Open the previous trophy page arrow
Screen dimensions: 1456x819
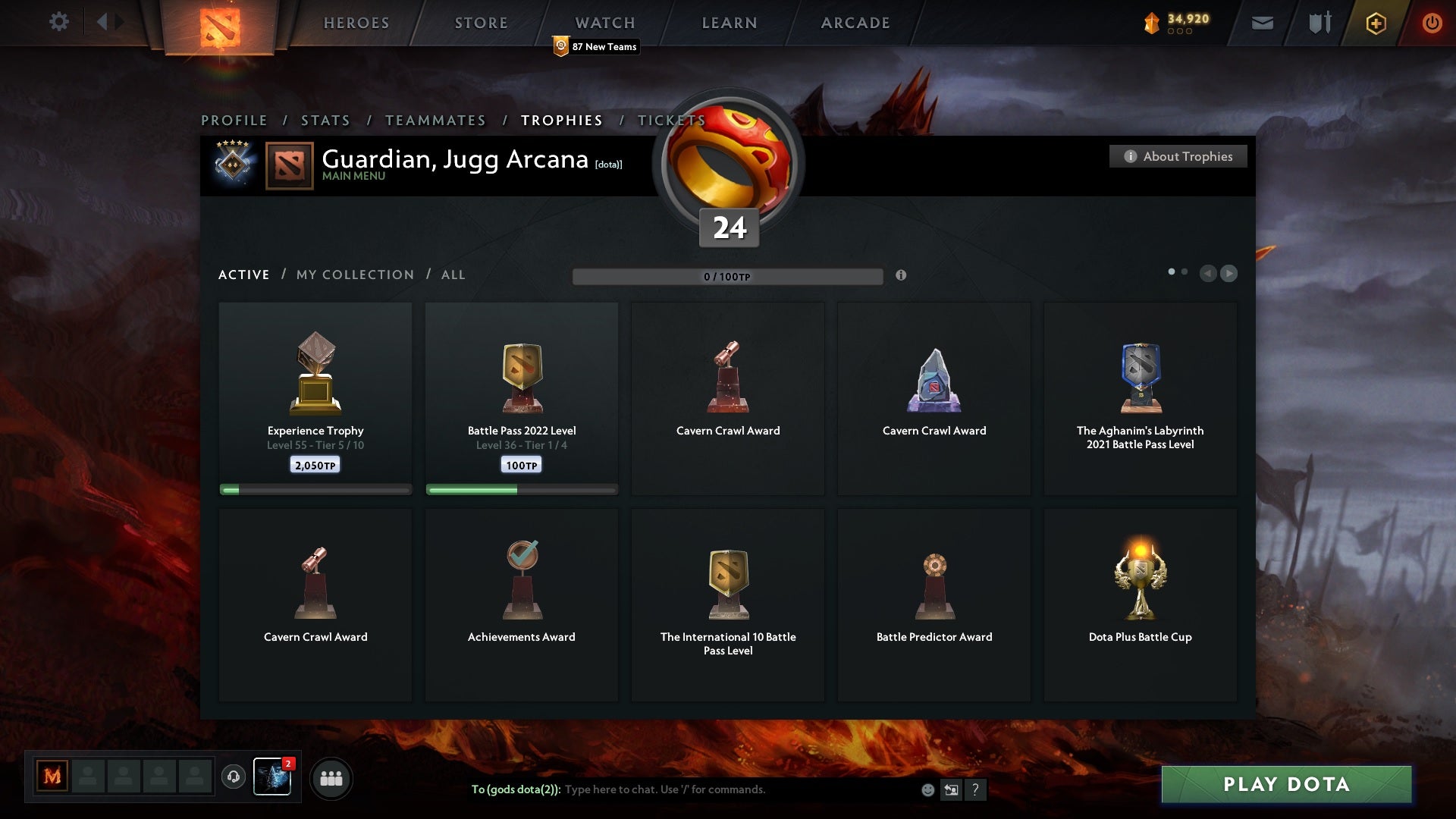pyautogui.click(x=1209, y=274)
